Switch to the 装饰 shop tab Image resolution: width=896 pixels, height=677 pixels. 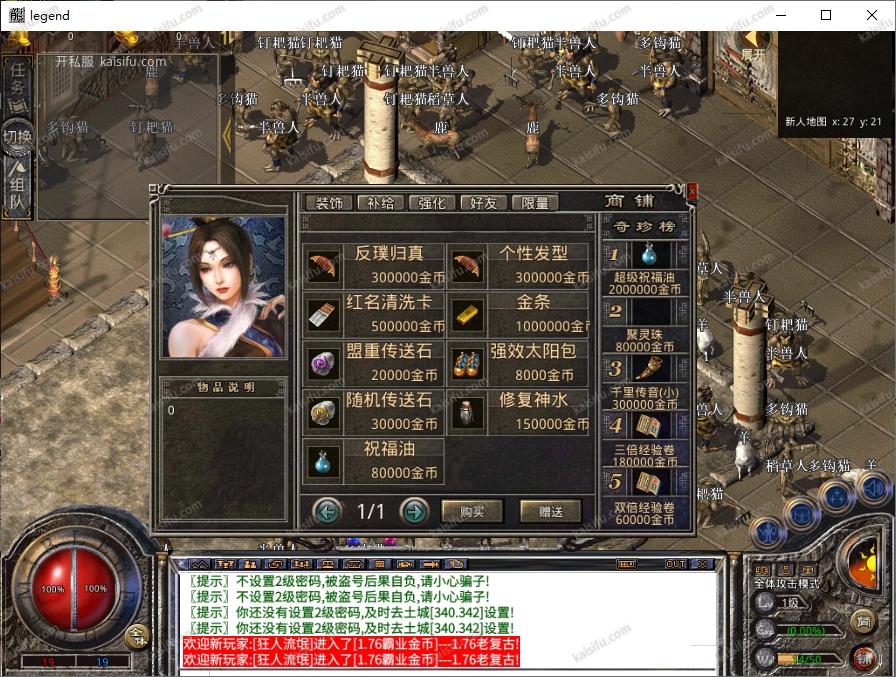click(x=328, y=202)
